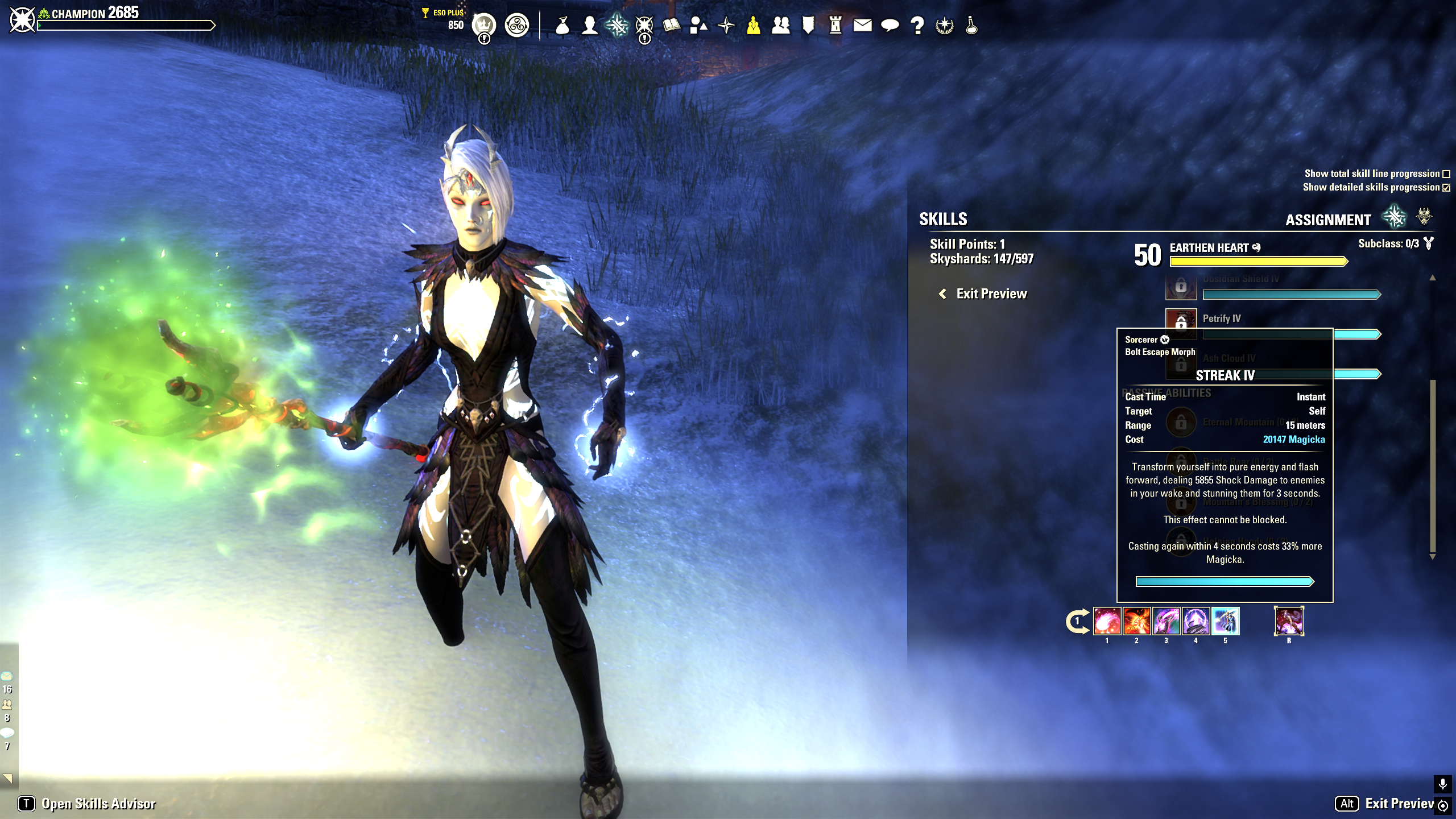The image size is (1456, 819).
Task: Open the map compass-star menu
Action: [x=726, y=26]
